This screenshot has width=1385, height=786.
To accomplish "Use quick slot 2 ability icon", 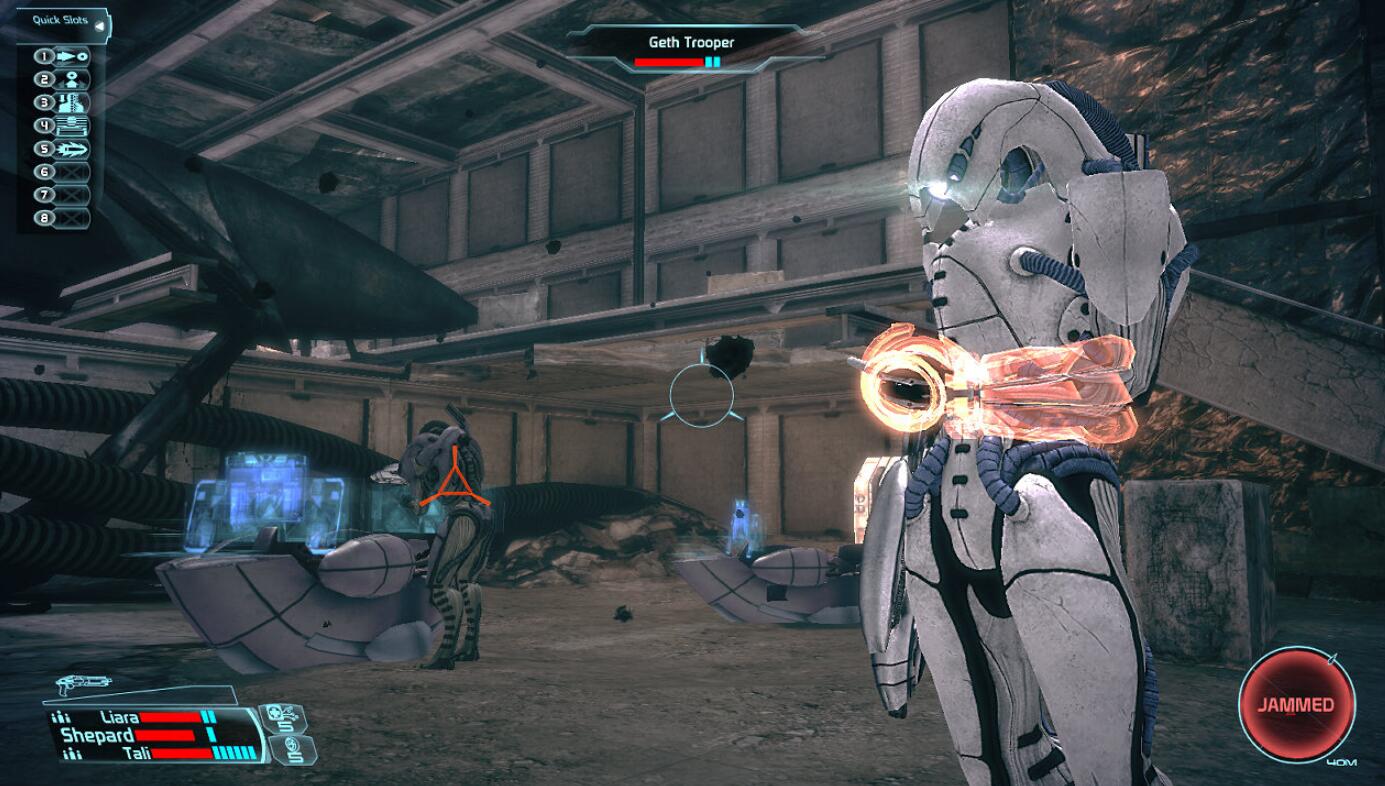I will (x=74, y=80).
